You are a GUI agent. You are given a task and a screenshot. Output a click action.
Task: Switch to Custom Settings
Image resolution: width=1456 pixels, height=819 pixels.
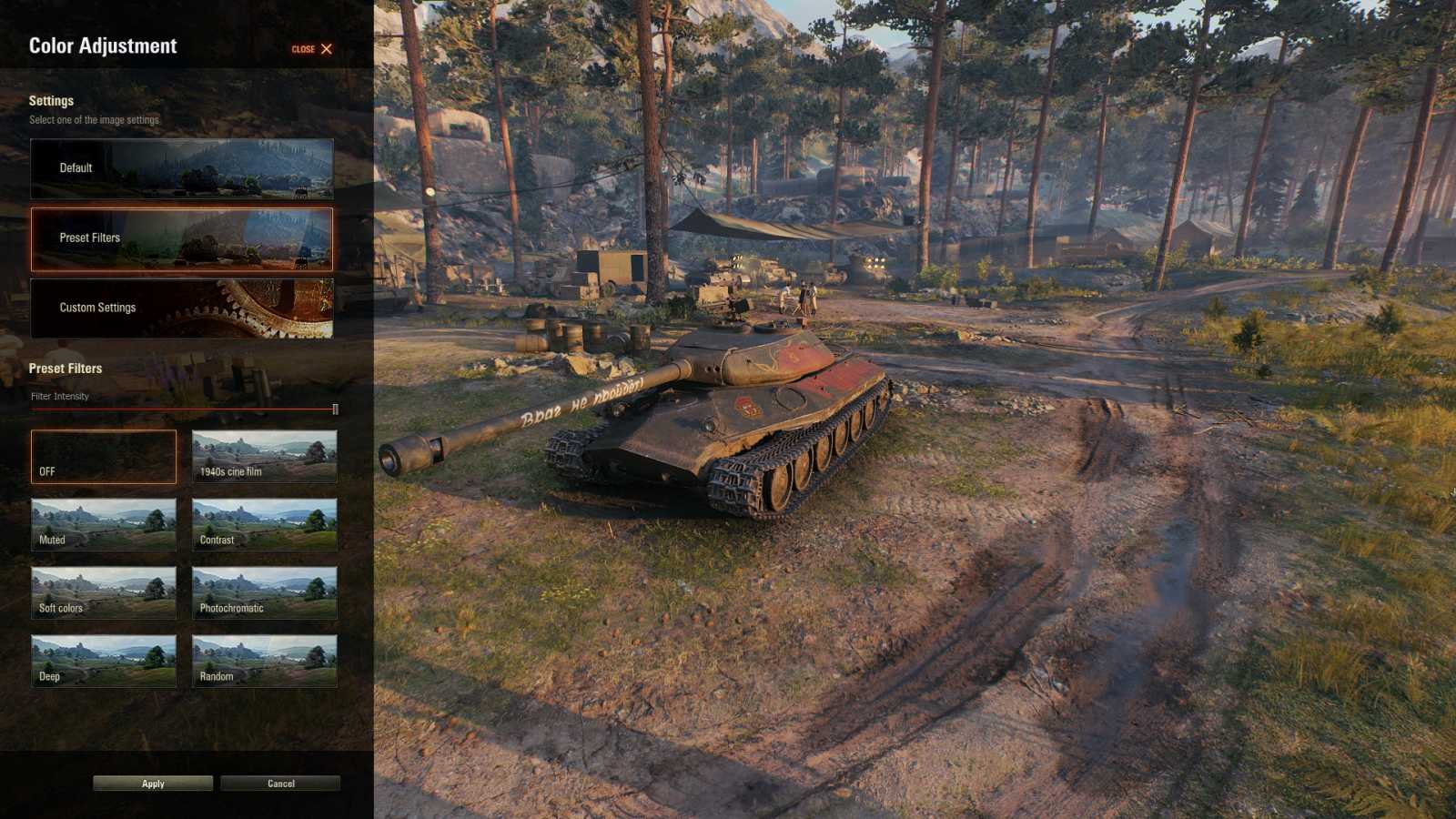[182, 308]
